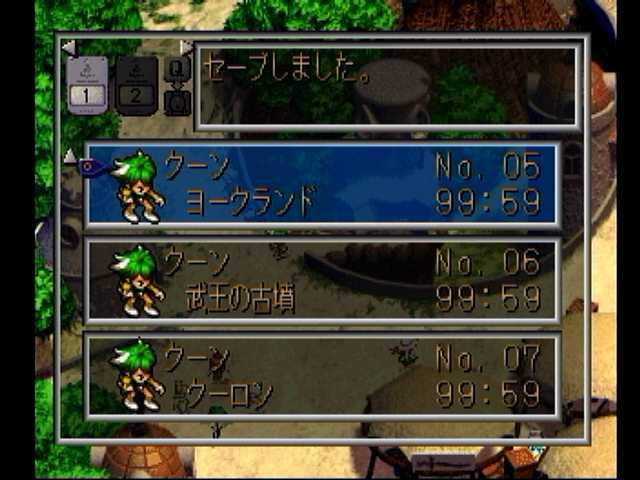Viewport: 640px width, 480px height.
Task: Select memory card slot 1
Action: (x=87, y=86)
